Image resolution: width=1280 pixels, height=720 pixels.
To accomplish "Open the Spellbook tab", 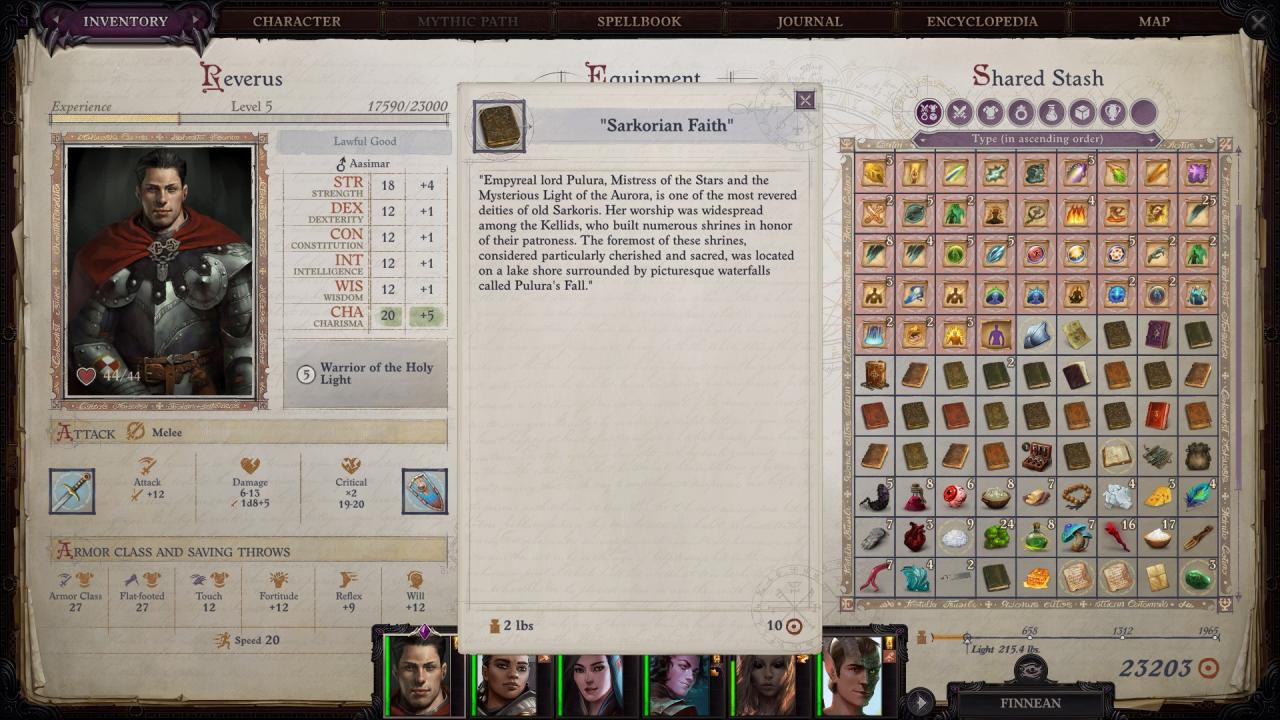I will click(x=639, y=21).
